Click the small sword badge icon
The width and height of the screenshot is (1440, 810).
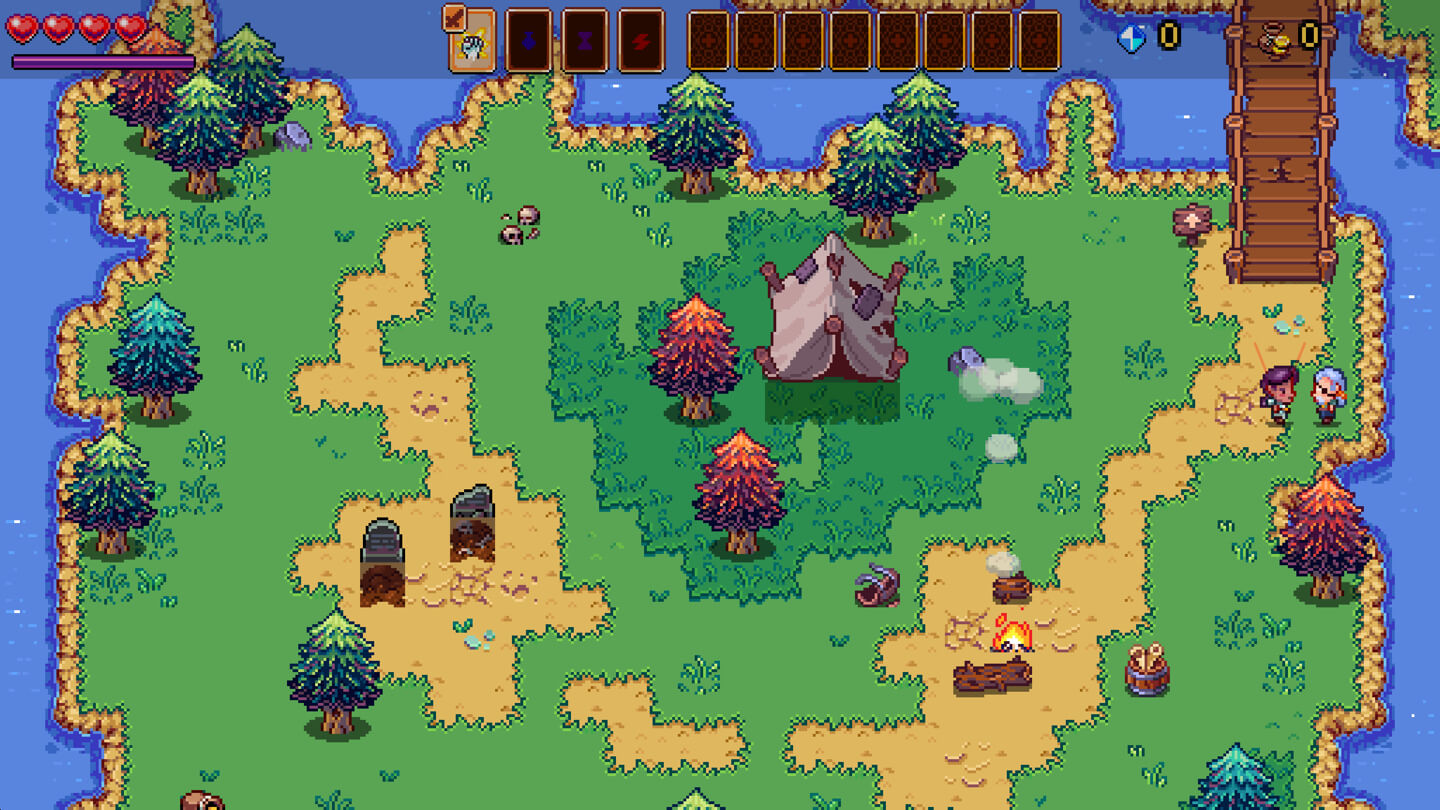pos(454,17)
